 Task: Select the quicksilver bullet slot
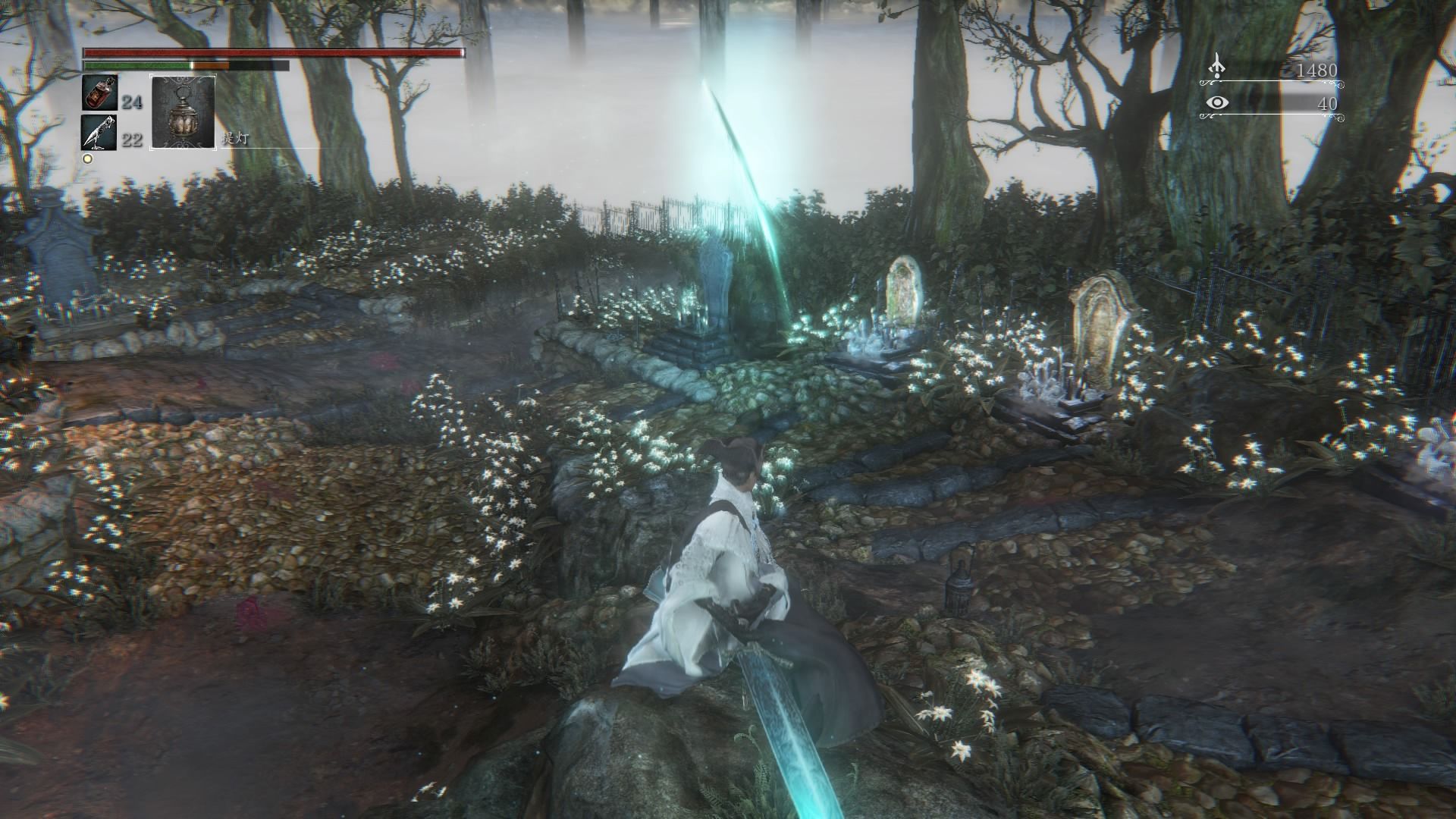click(99, 132)
